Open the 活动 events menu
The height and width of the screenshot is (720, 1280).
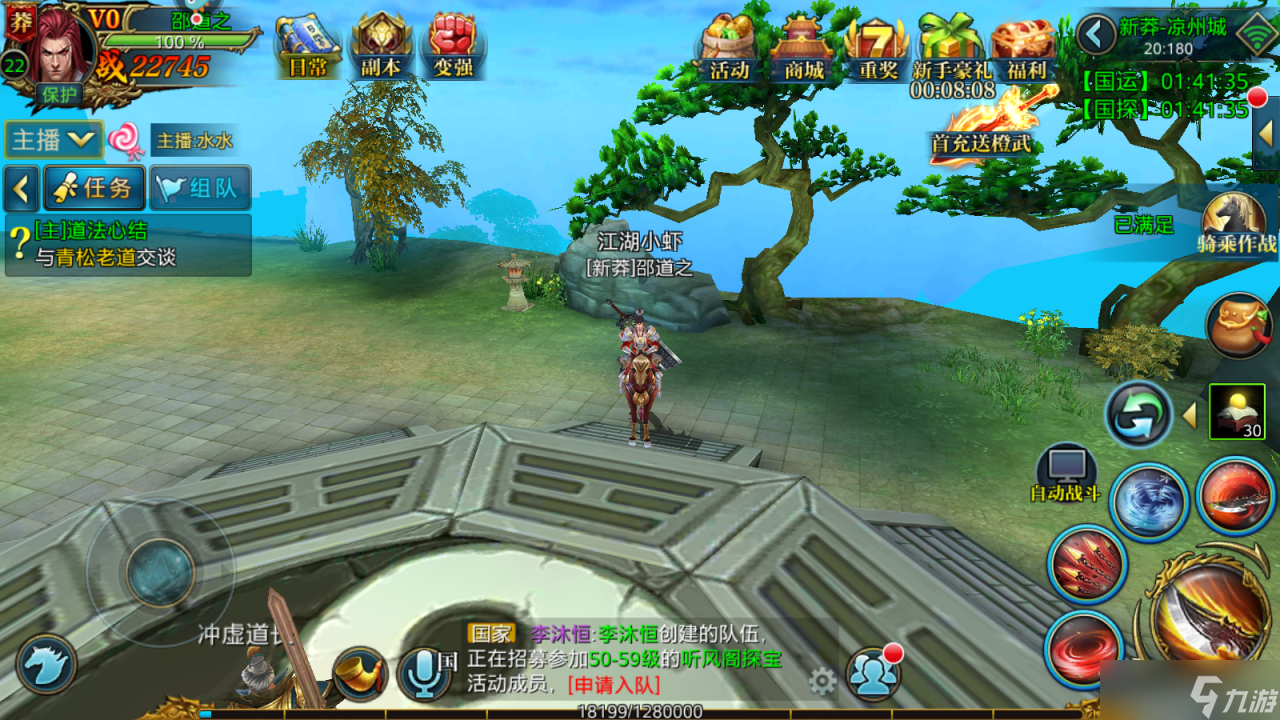(x=730, y=46)
